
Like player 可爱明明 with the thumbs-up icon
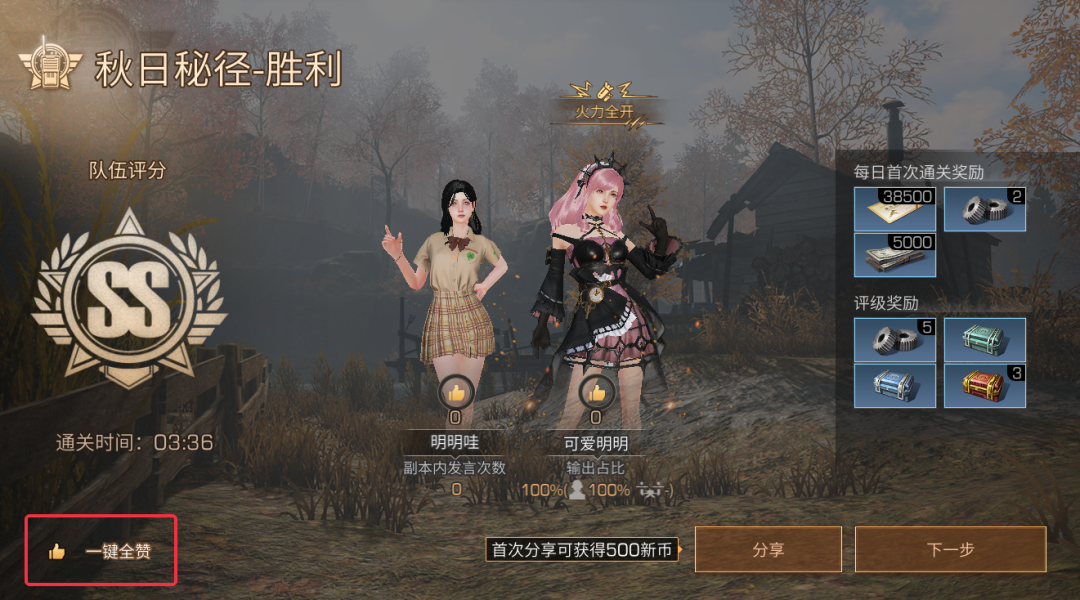597,392
